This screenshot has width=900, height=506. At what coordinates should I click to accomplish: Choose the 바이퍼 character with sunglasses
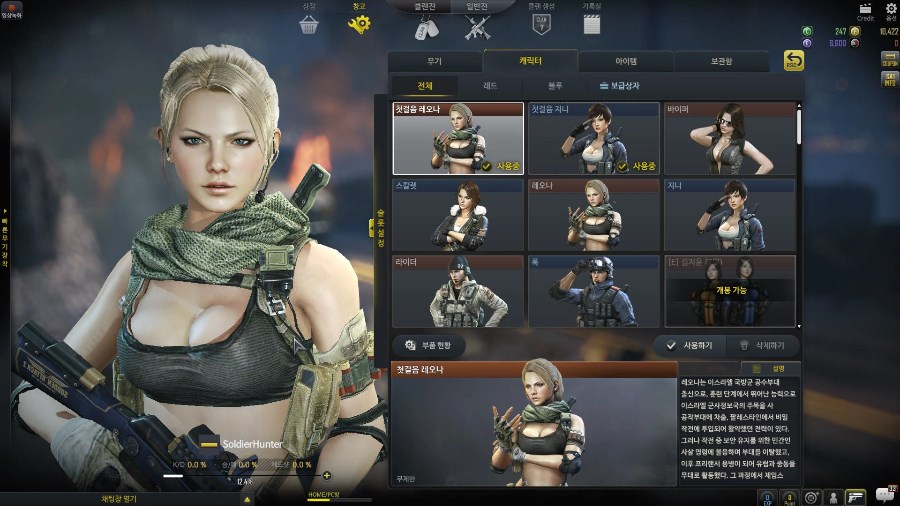point(729,138)
